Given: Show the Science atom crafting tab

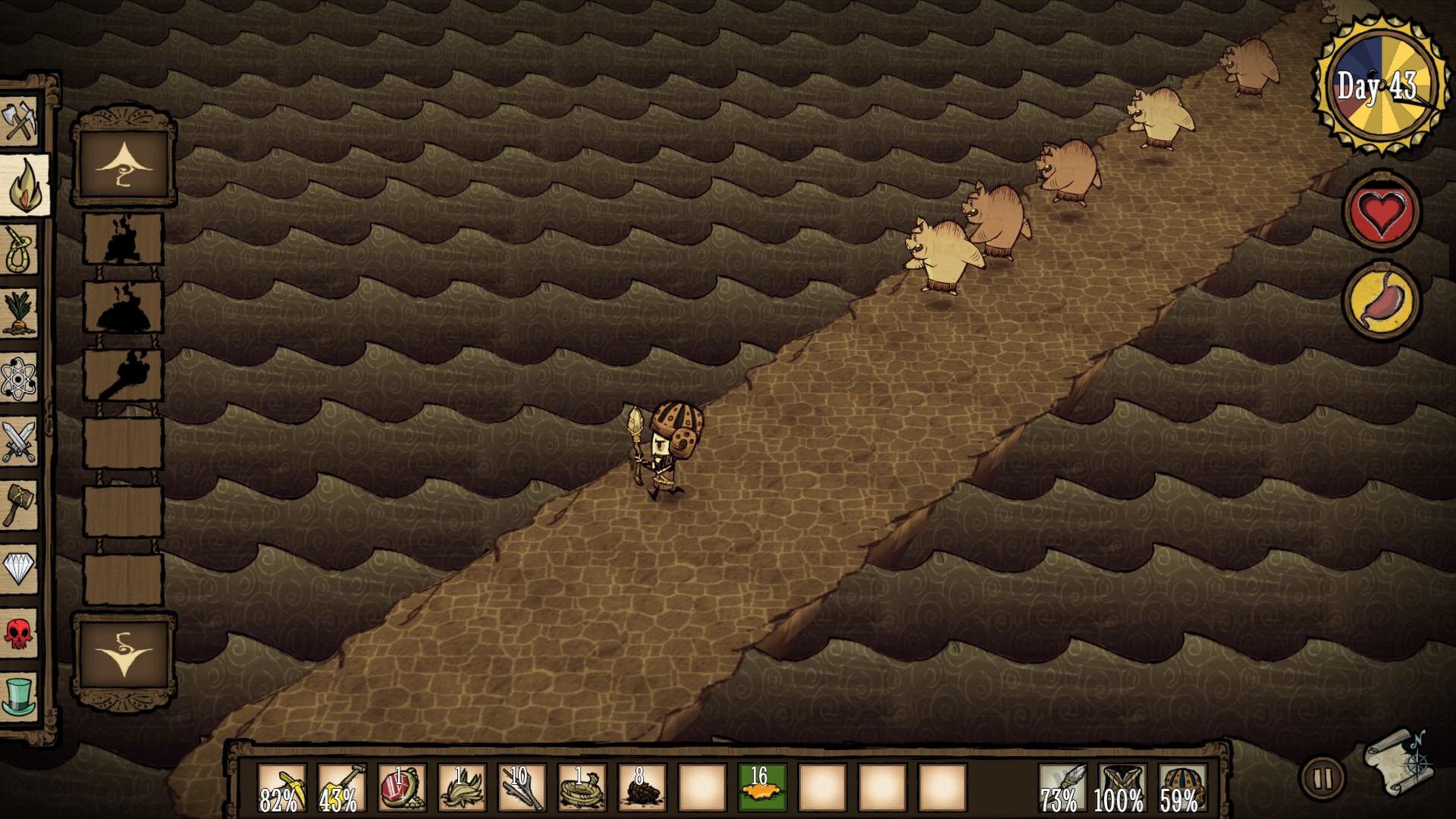Looking at the screenshot, I should click(19, 378).
